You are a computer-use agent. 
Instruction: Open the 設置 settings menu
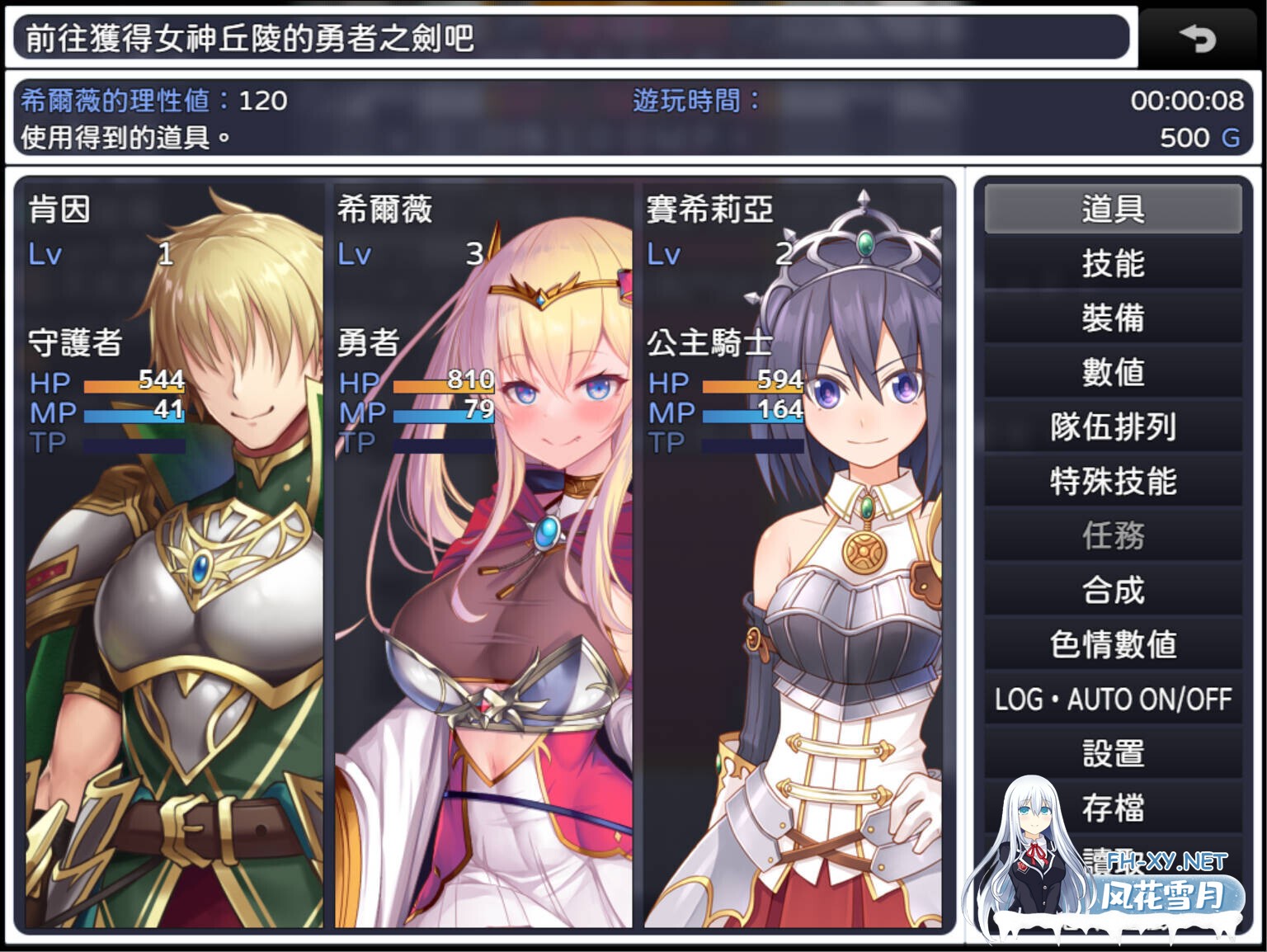click(x=1113, y=753)
